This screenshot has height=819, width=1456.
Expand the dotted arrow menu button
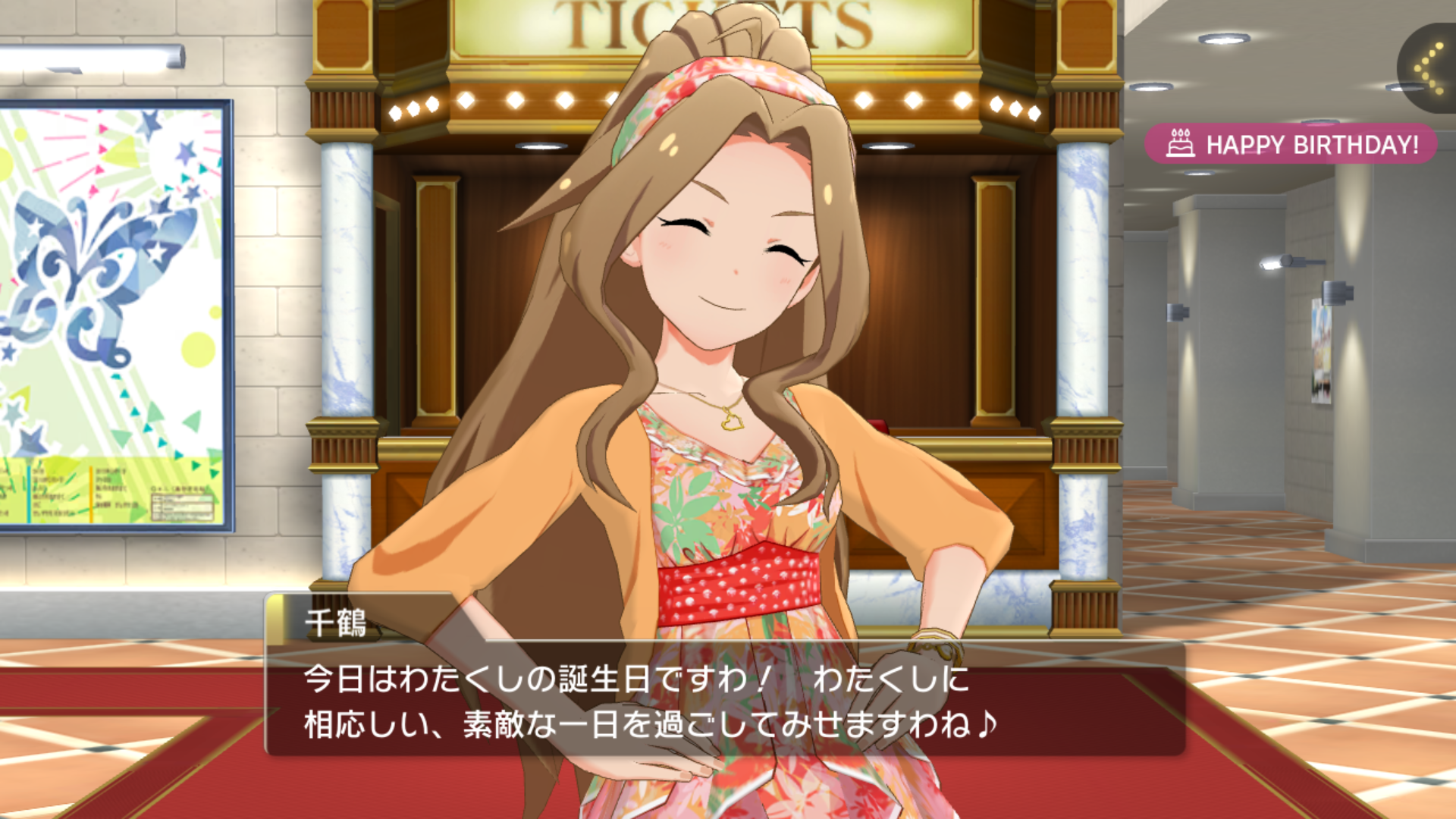(1430, 68)
